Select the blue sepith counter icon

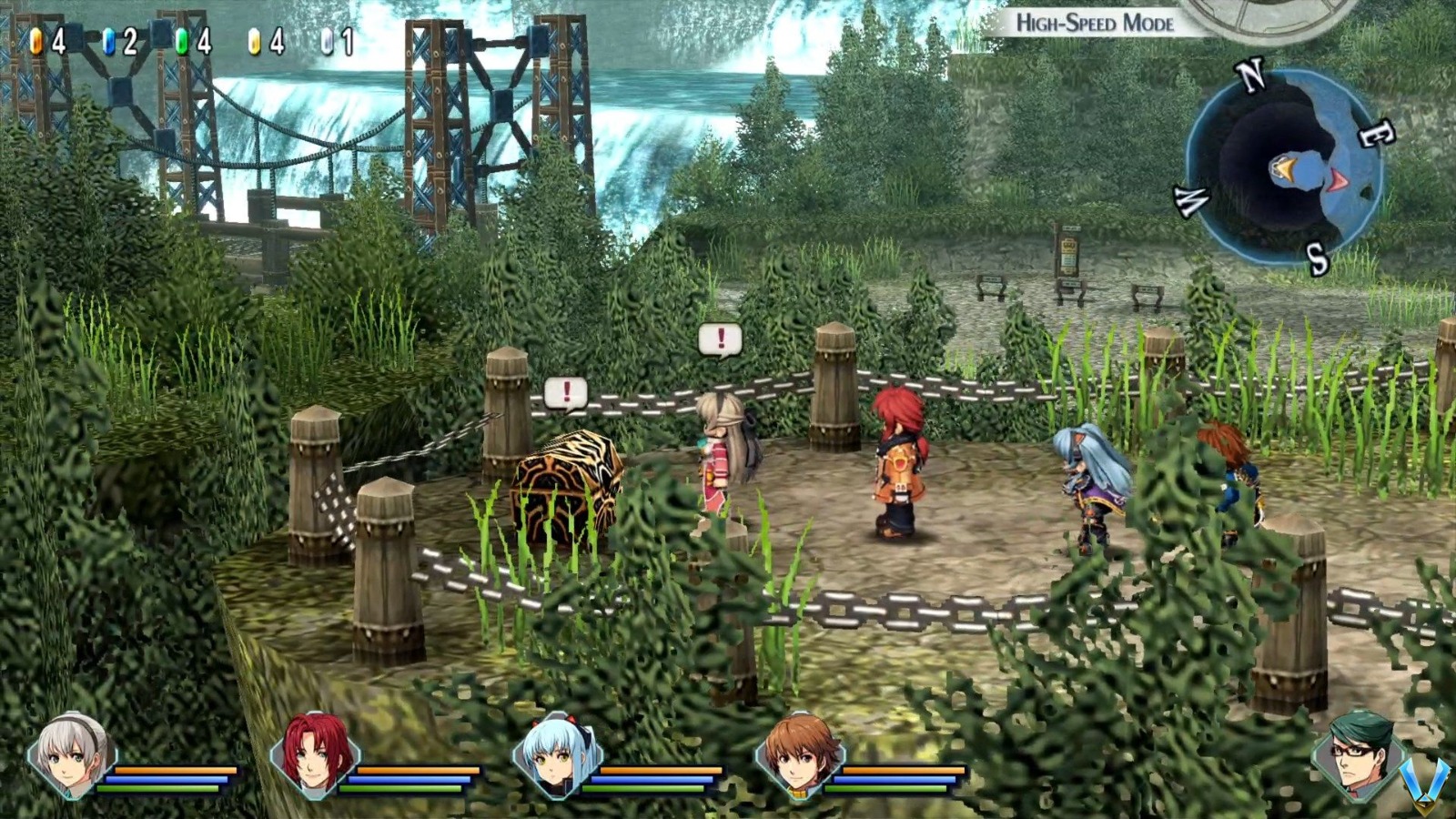pyautogui.click(x=109, y=40)
